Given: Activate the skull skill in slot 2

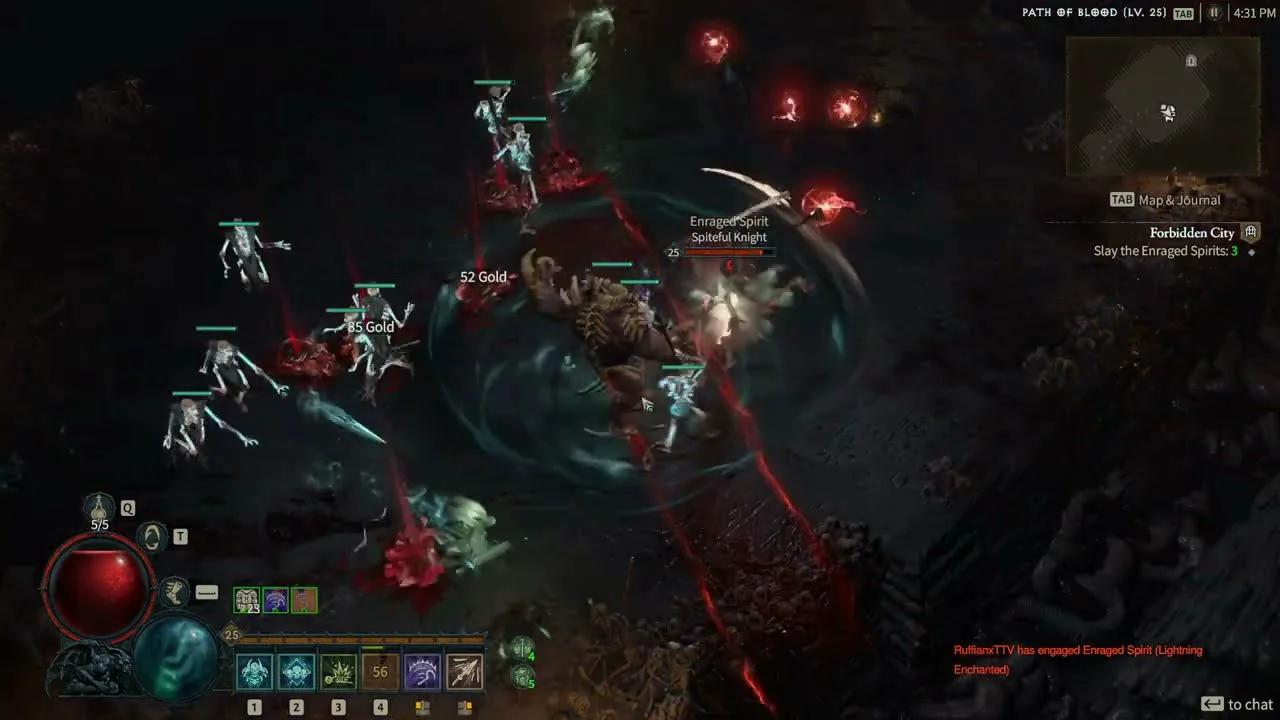Looking at the screenshot, I should click(x=296, y=672).
